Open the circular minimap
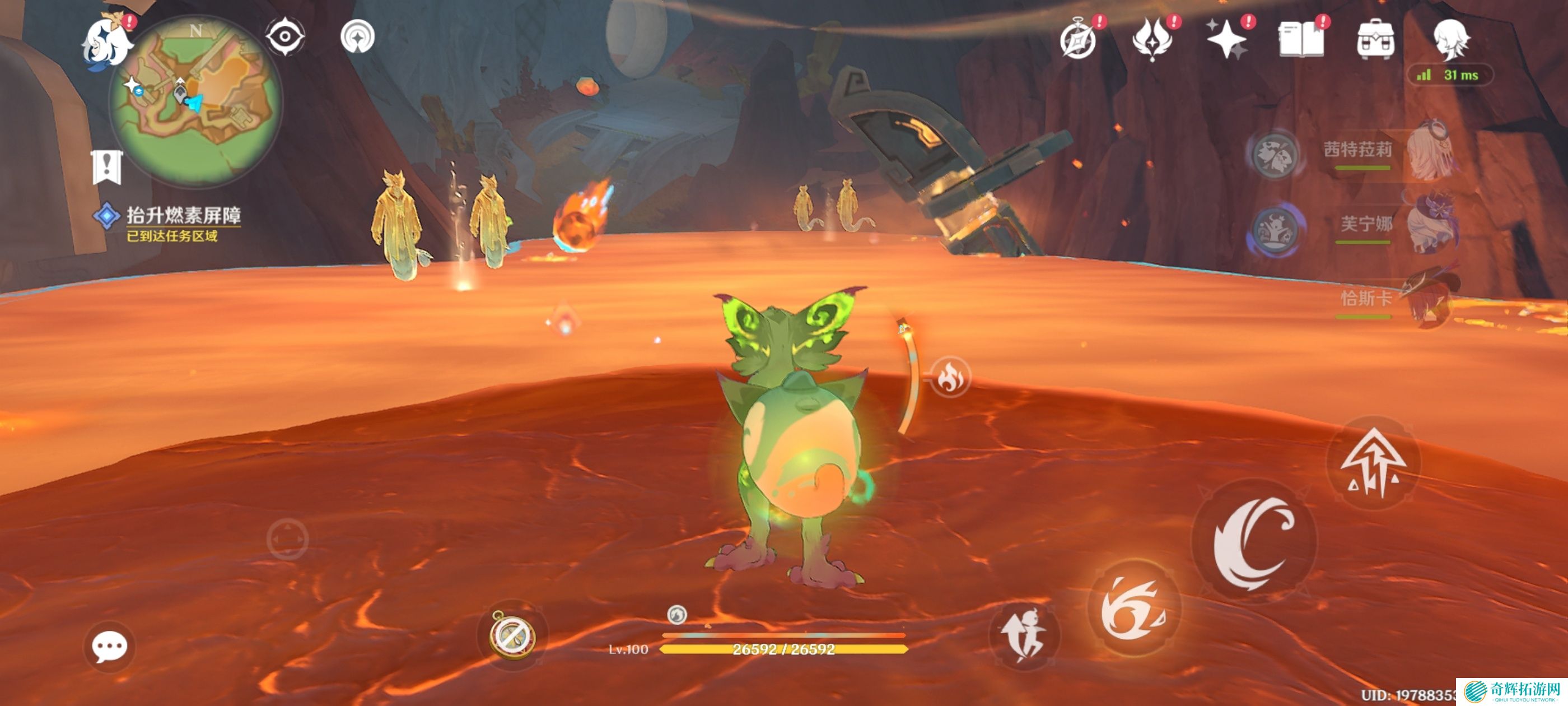 [x=196, y=100]
